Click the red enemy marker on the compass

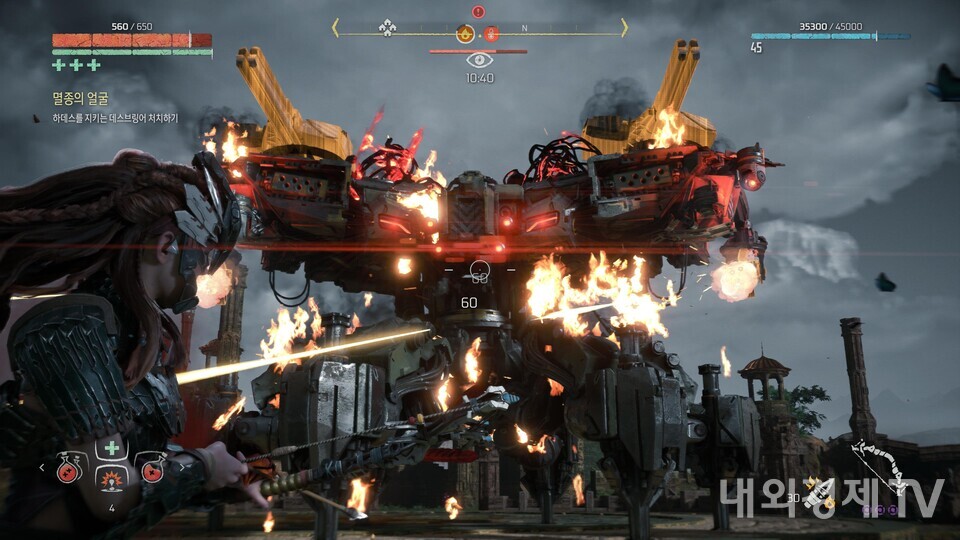(492, 34)
